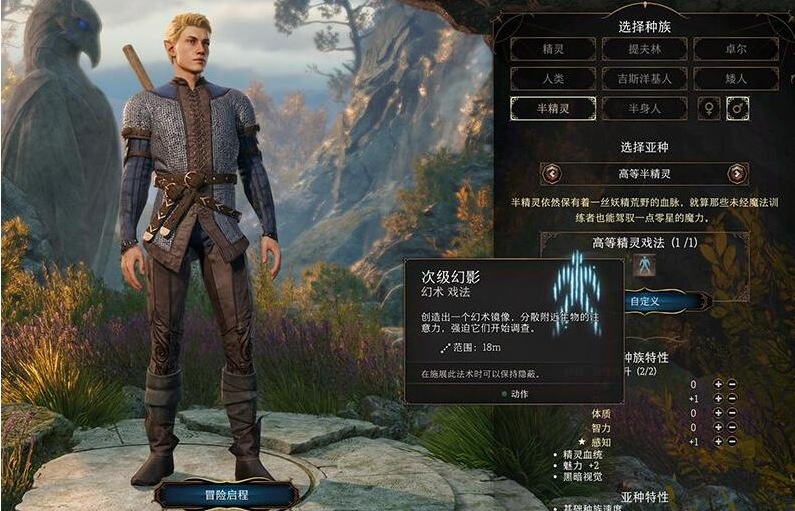Increase 智力 (Intelligence) with its plus button

coord(718,427)
